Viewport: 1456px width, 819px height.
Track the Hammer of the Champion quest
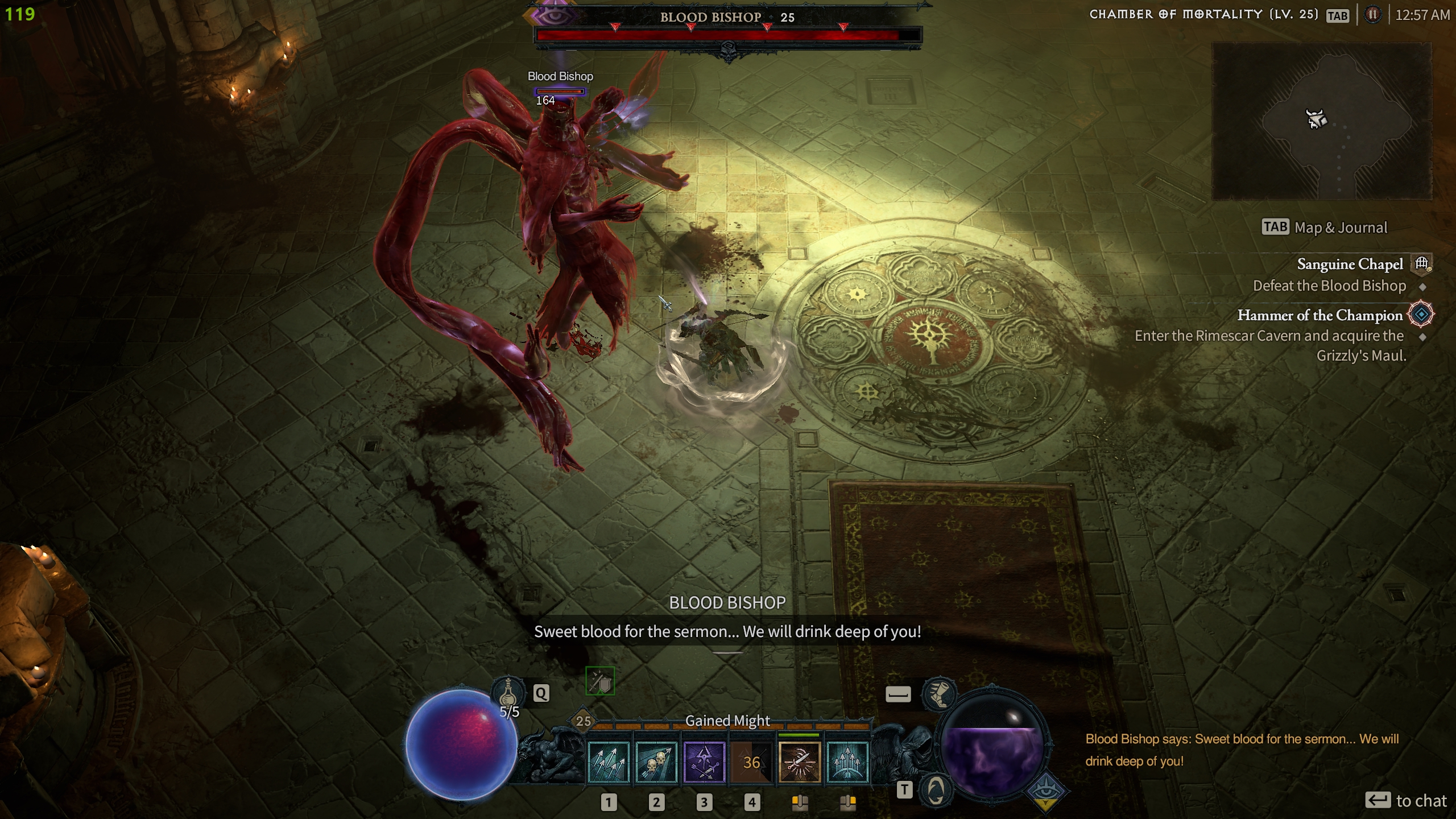pos(1319,315)
